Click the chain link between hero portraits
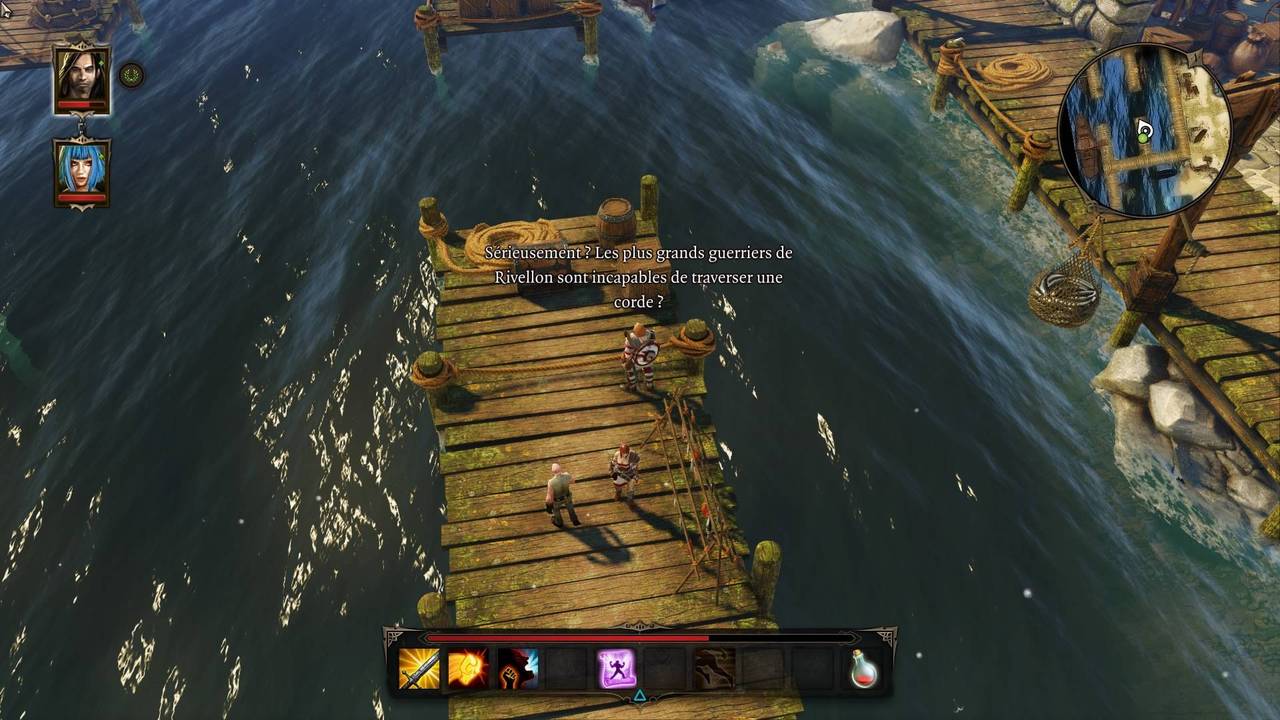Viewport: 1280px width, 720px height. click(x=81, y=126)
